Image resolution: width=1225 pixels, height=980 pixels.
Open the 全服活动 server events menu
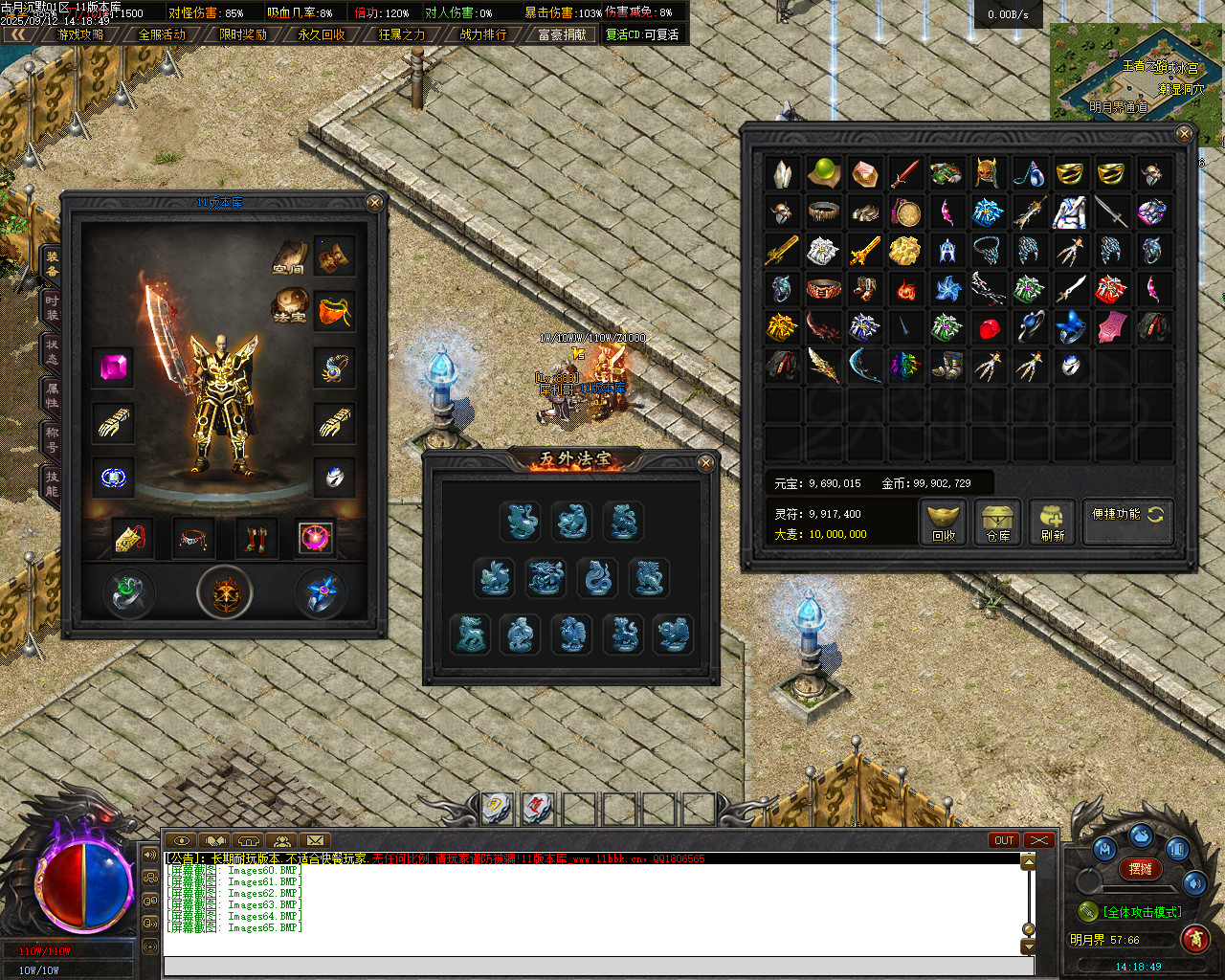(162, 34)
